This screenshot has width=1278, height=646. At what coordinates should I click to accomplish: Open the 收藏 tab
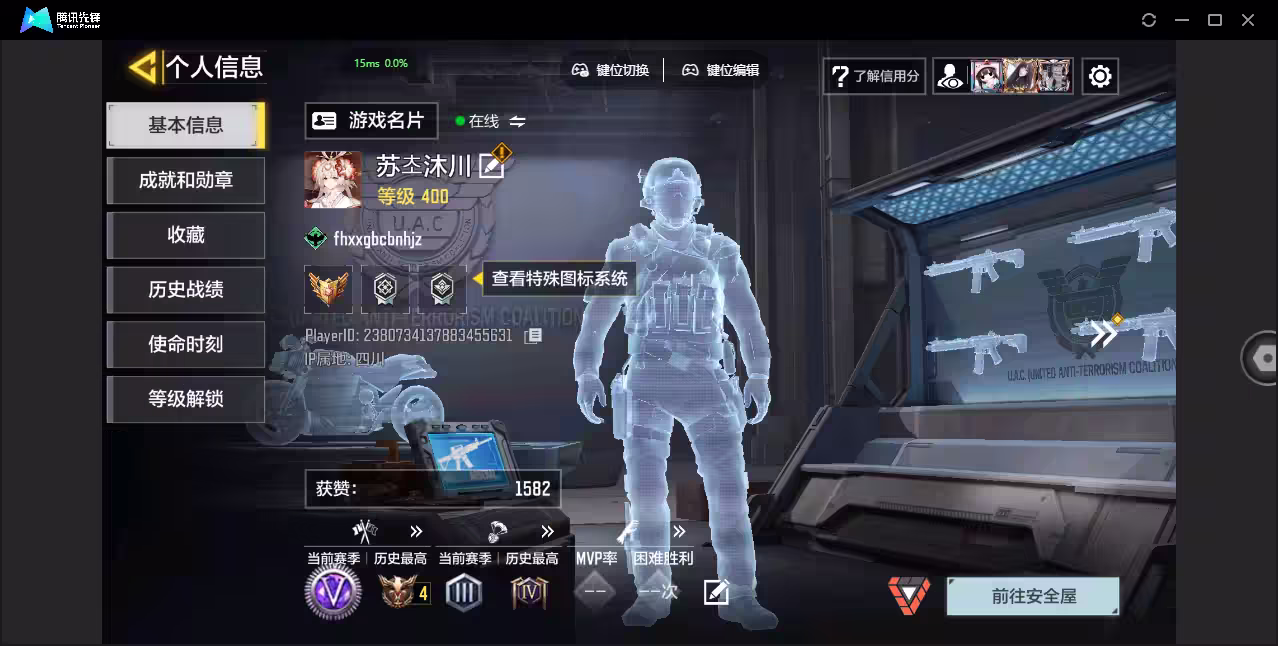pos(186,235)
